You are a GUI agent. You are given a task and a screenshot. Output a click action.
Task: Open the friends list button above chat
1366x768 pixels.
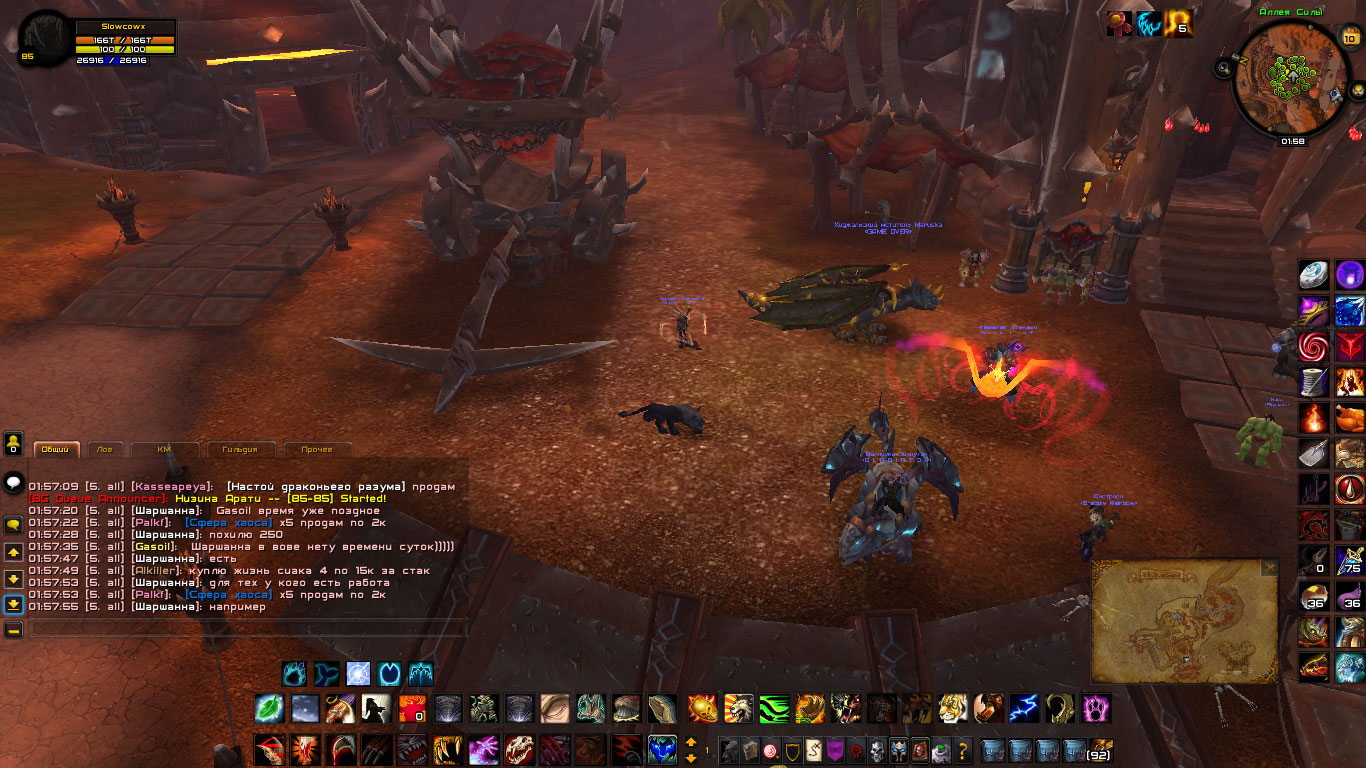coord(14,442)
